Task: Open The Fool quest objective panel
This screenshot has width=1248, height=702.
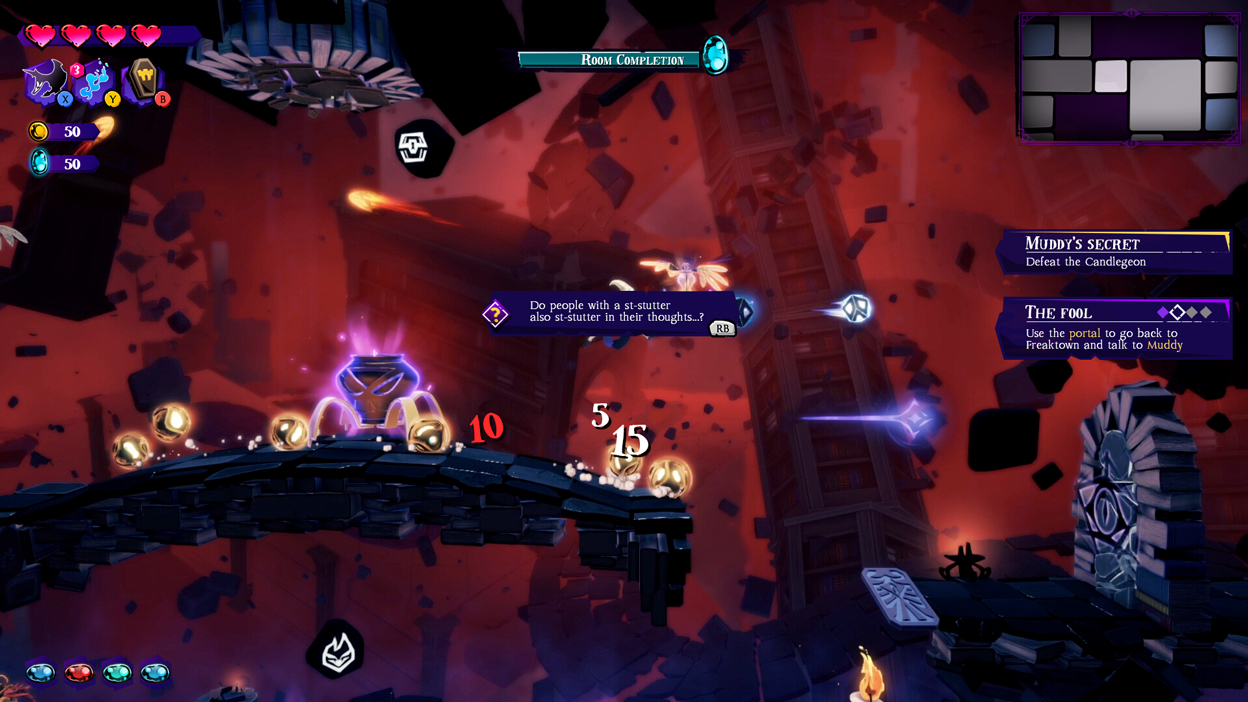Action: click(x=1115, y=328)
